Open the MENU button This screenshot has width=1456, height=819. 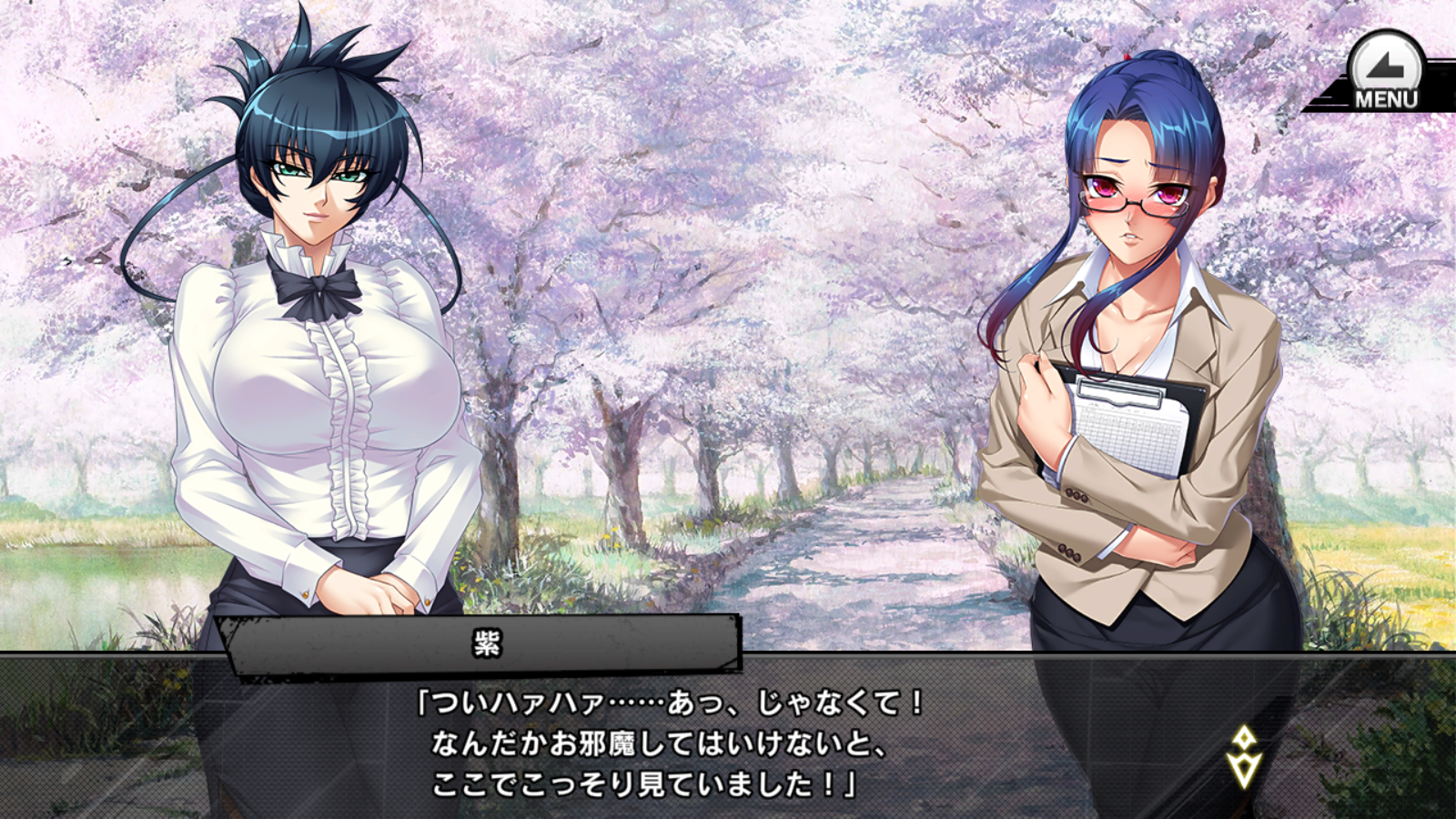[1385, 73]
